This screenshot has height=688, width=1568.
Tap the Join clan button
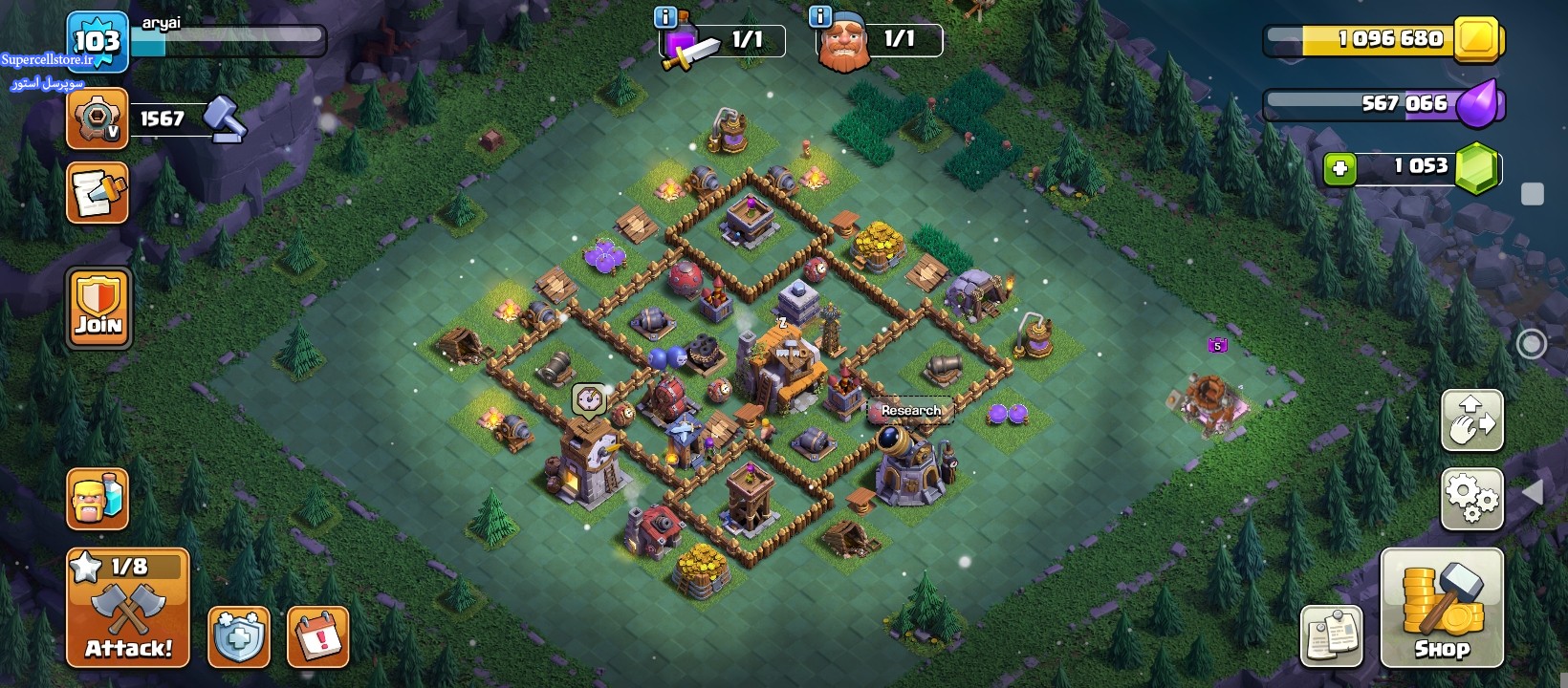click(x=98, y=308)
